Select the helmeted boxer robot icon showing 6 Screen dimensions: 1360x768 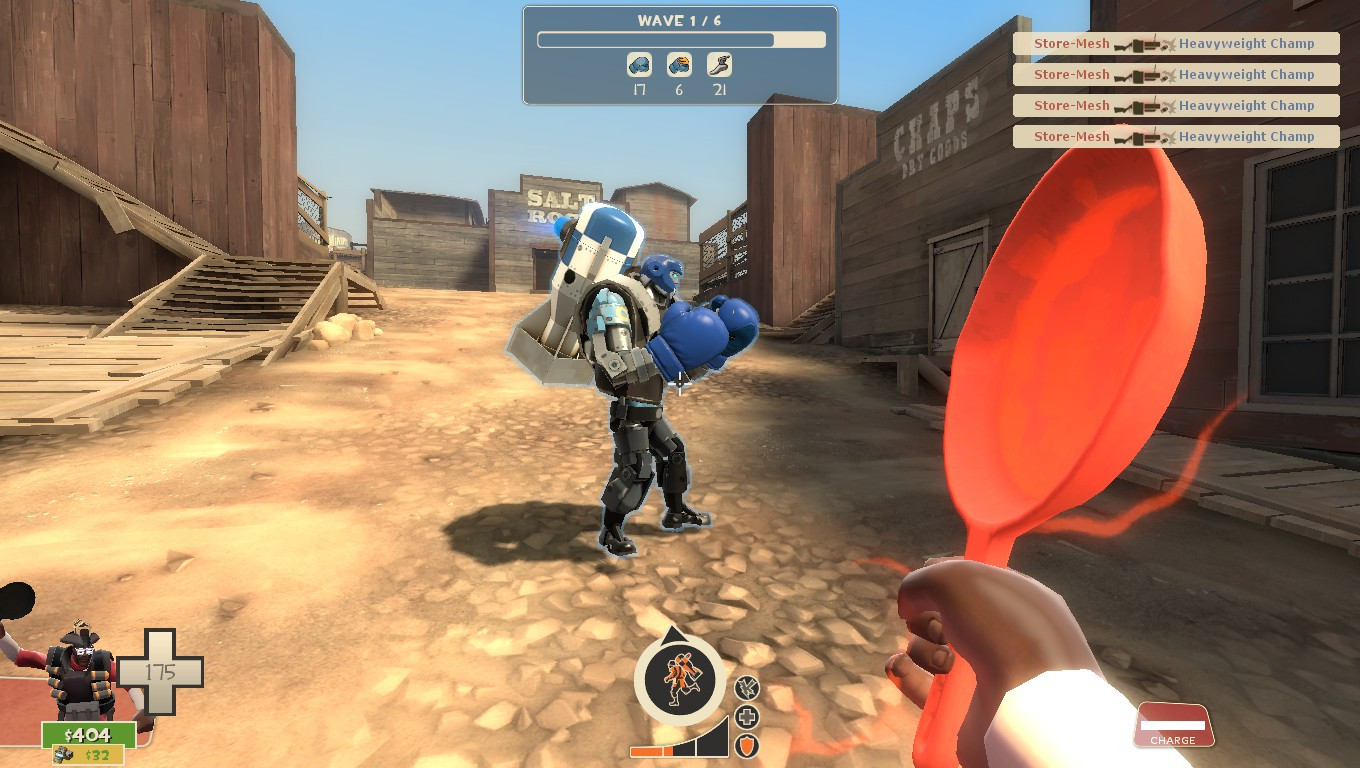click(680, 63)
